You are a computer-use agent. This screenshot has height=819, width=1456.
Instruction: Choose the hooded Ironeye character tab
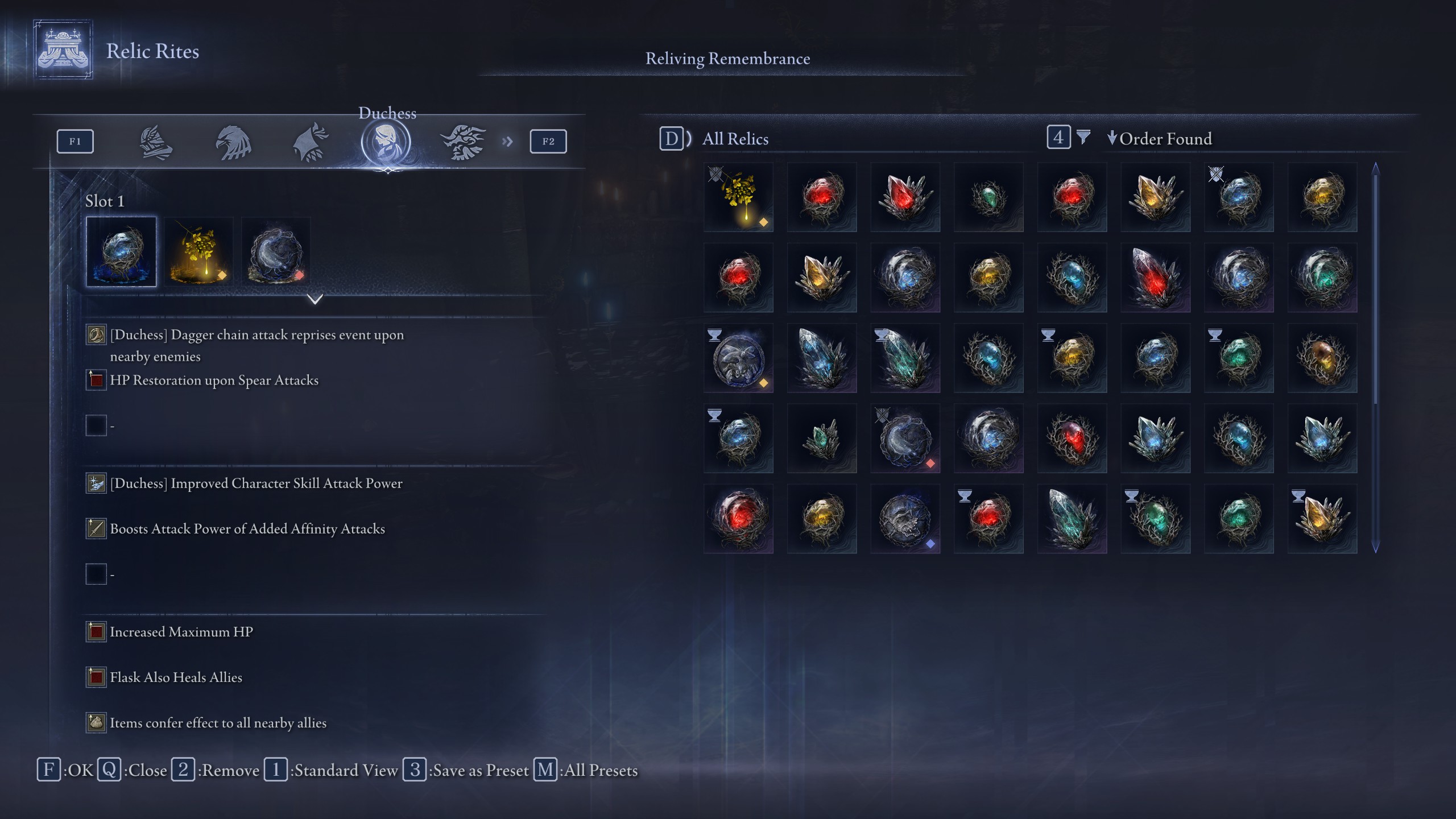311,142
